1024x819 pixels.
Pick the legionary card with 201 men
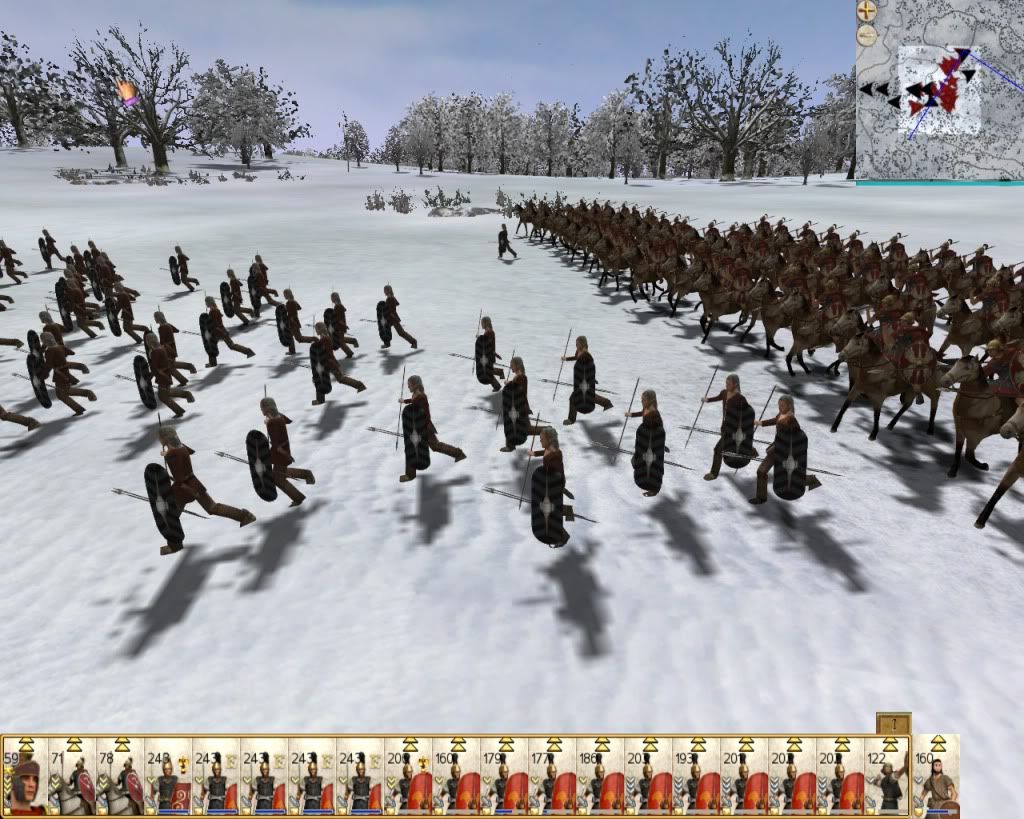[744, 777]
